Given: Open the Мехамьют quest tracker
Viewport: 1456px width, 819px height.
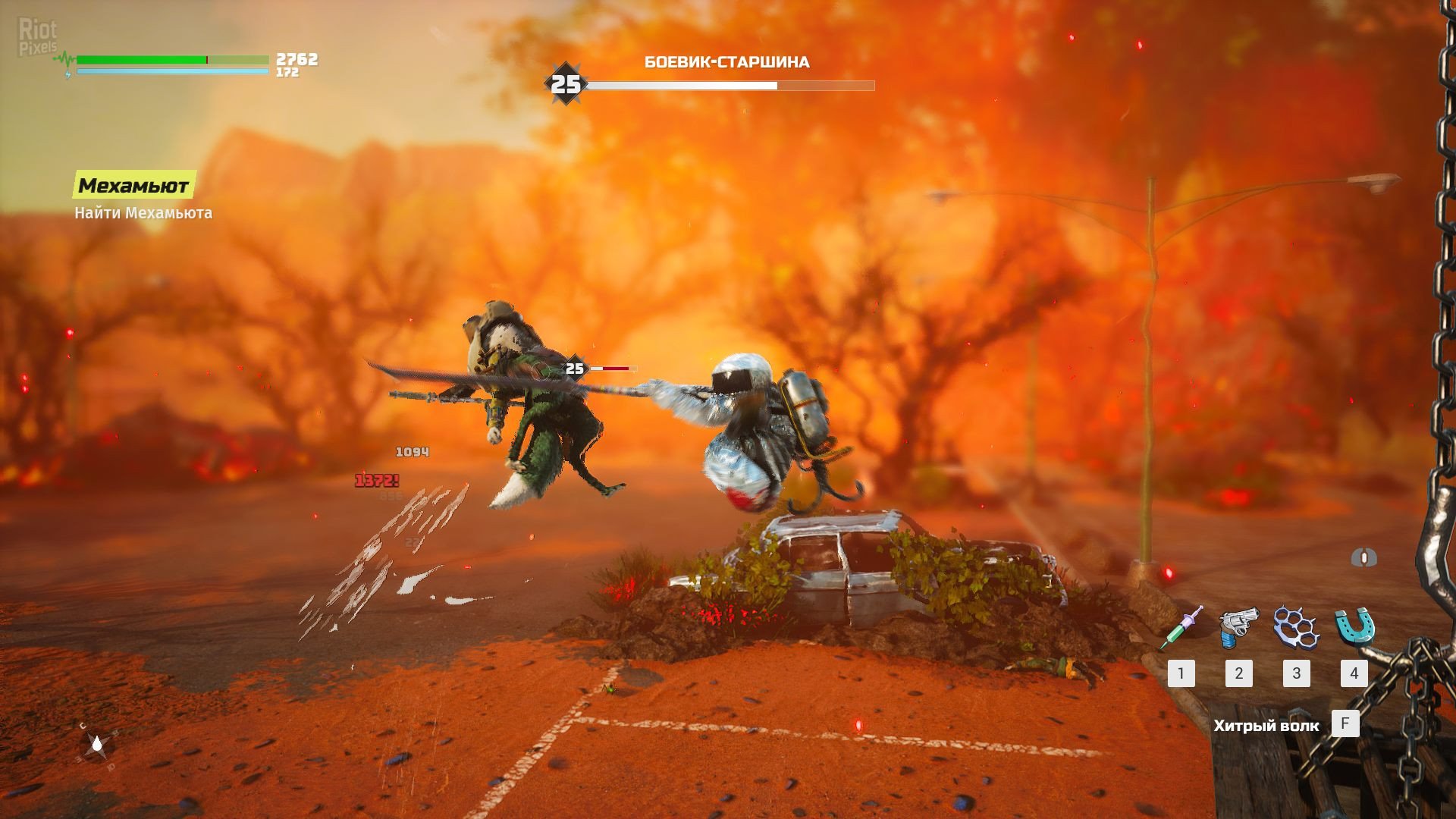Looking at the screenshot, I should [134, 185].
